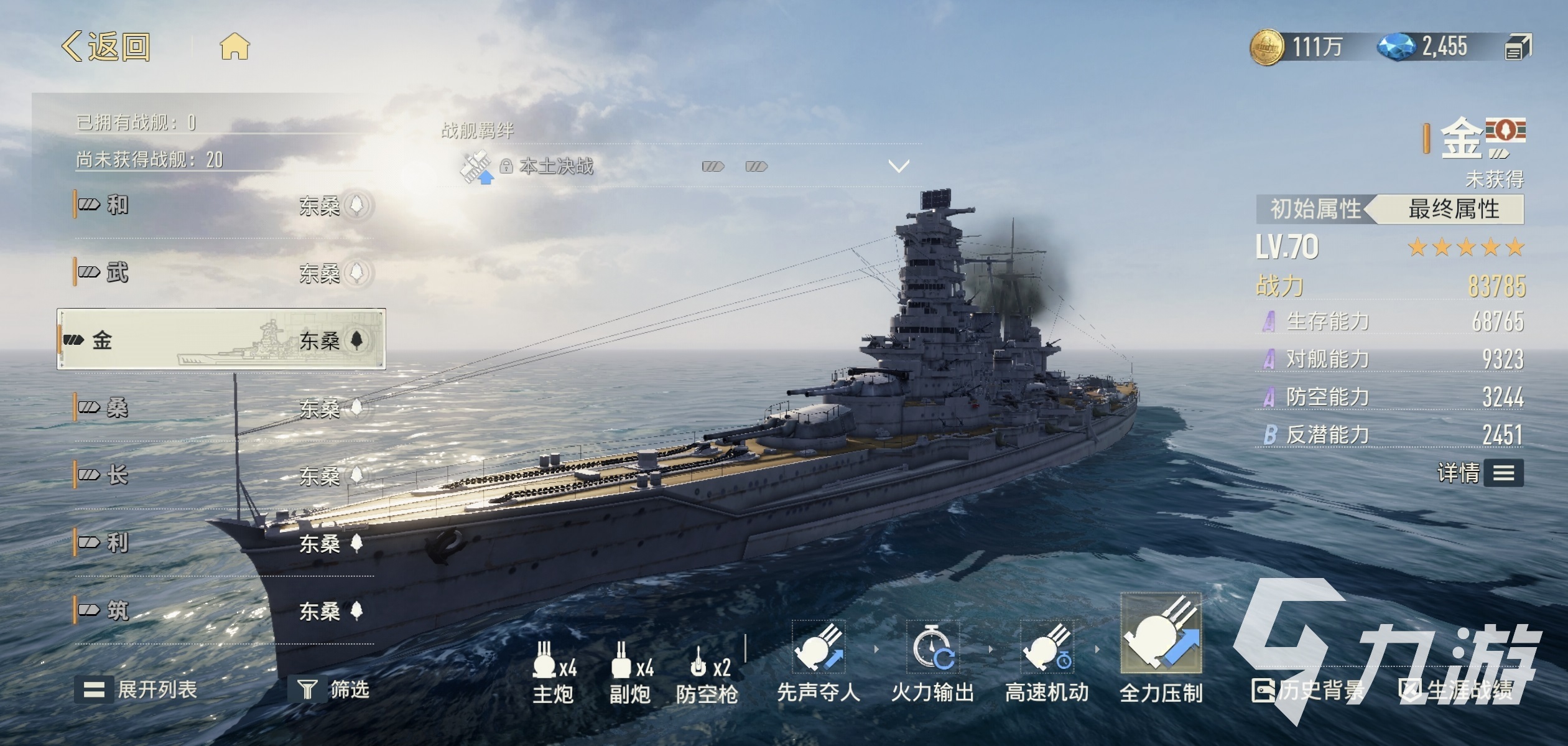
Task: Show the 主炮 main gun info
Action: pyautogui.click(x=553, y=671)
